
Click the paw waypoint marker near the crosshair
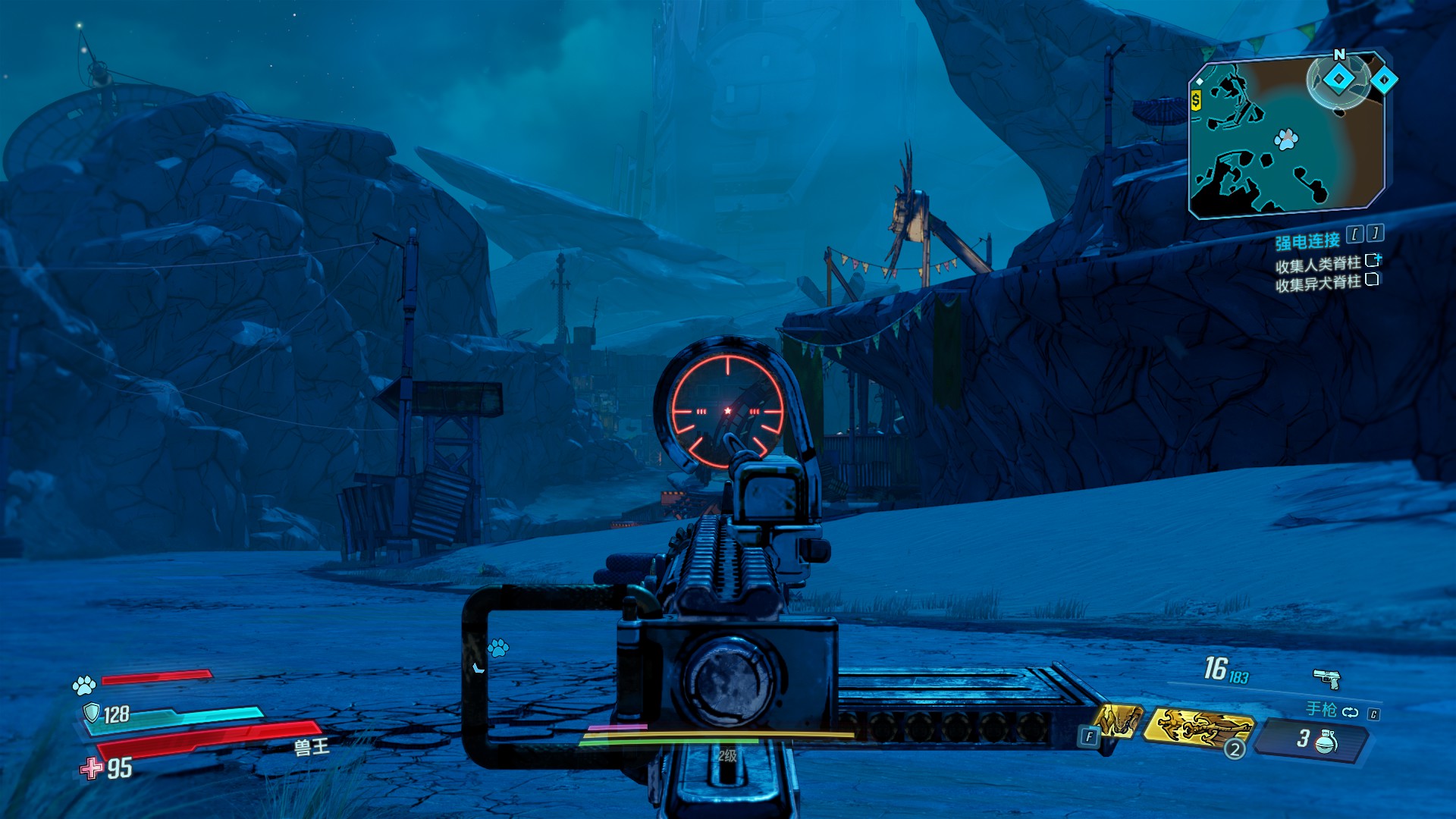[x=498, y=648]
